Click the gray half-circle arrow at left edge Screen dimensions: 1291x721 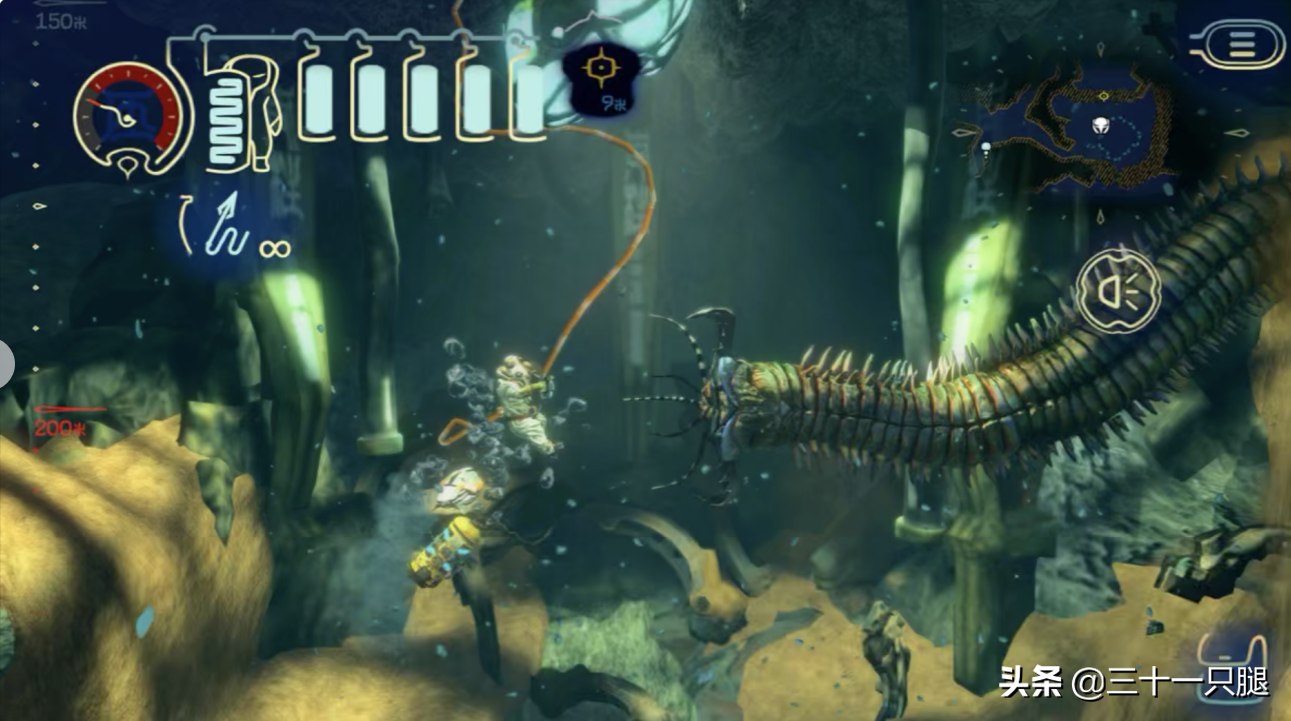coord(5,363)
